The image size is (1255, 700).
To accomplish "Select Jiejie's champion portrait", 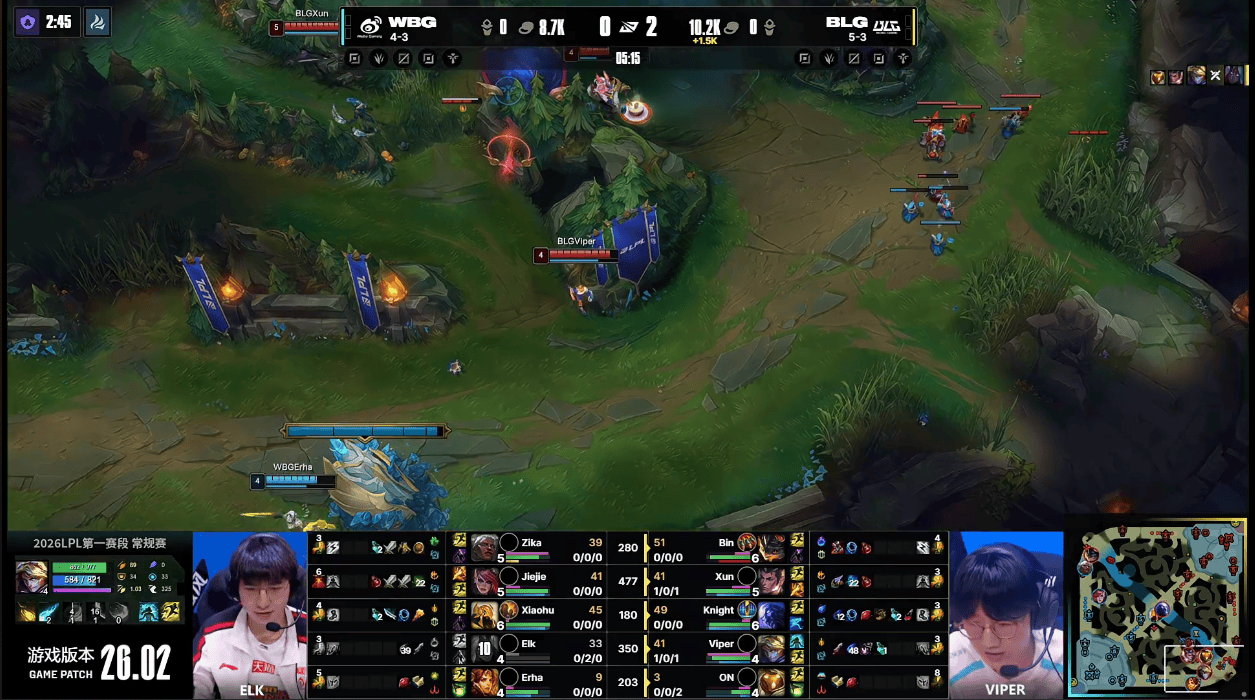I will click(484, 581).
